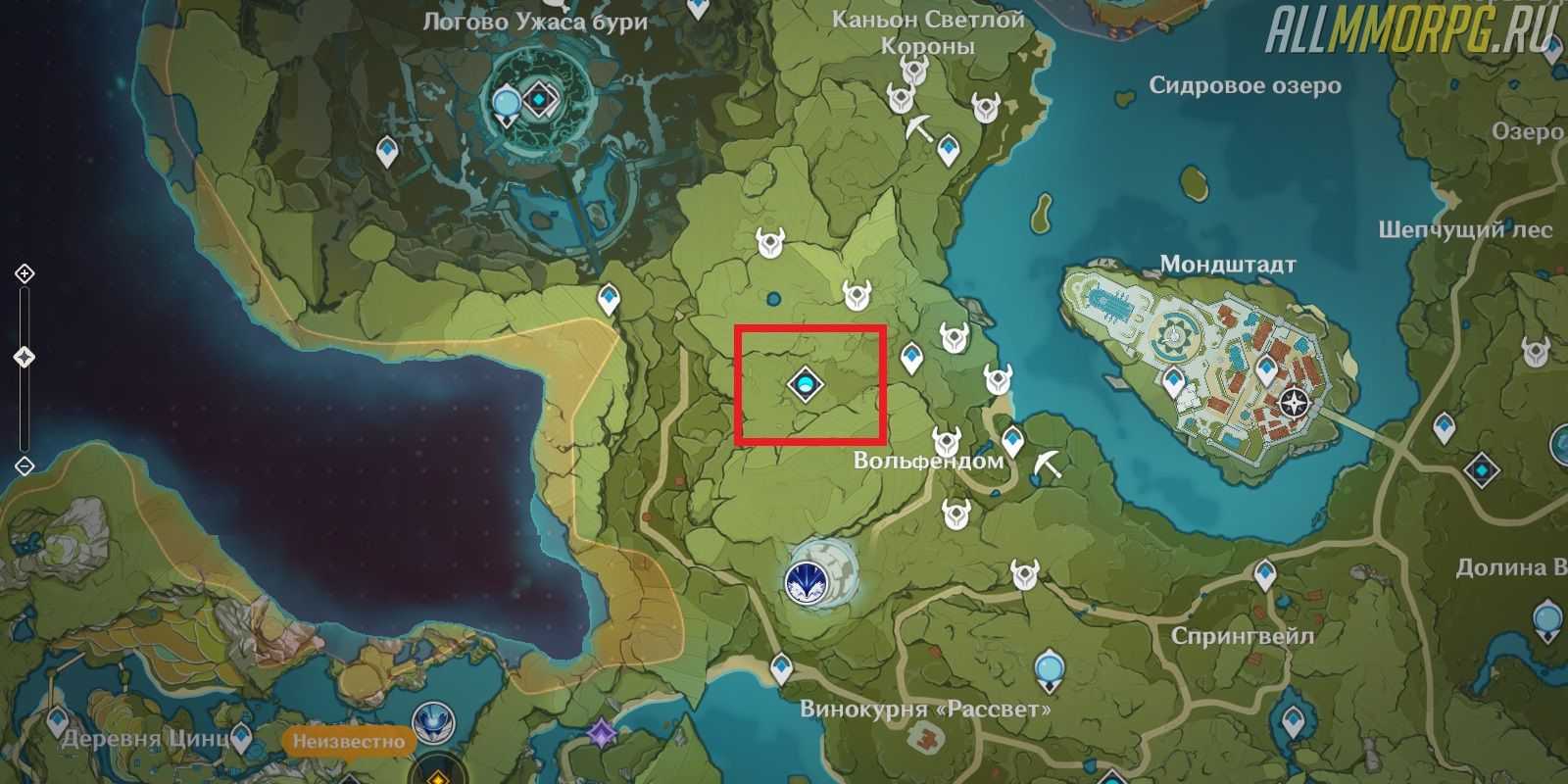The width and height of the screenshot is (1568, 784).
Task: Select the teleport waypoint above Спрингвейл
Action: pyautogui.click(x=1266, y=573)
